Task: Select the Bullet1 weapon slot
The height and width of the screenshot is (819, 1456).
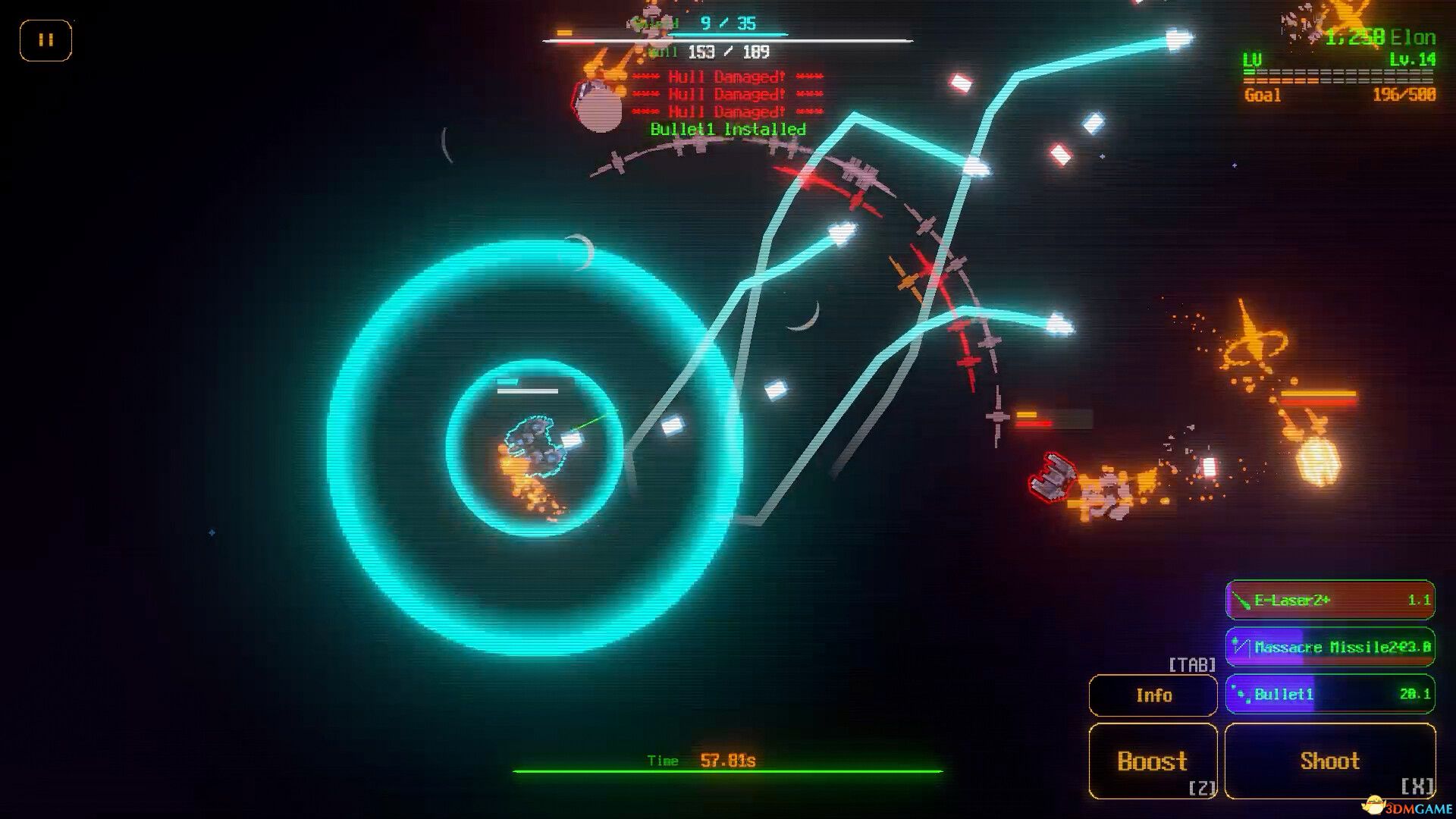Action: coord(1330,694)
